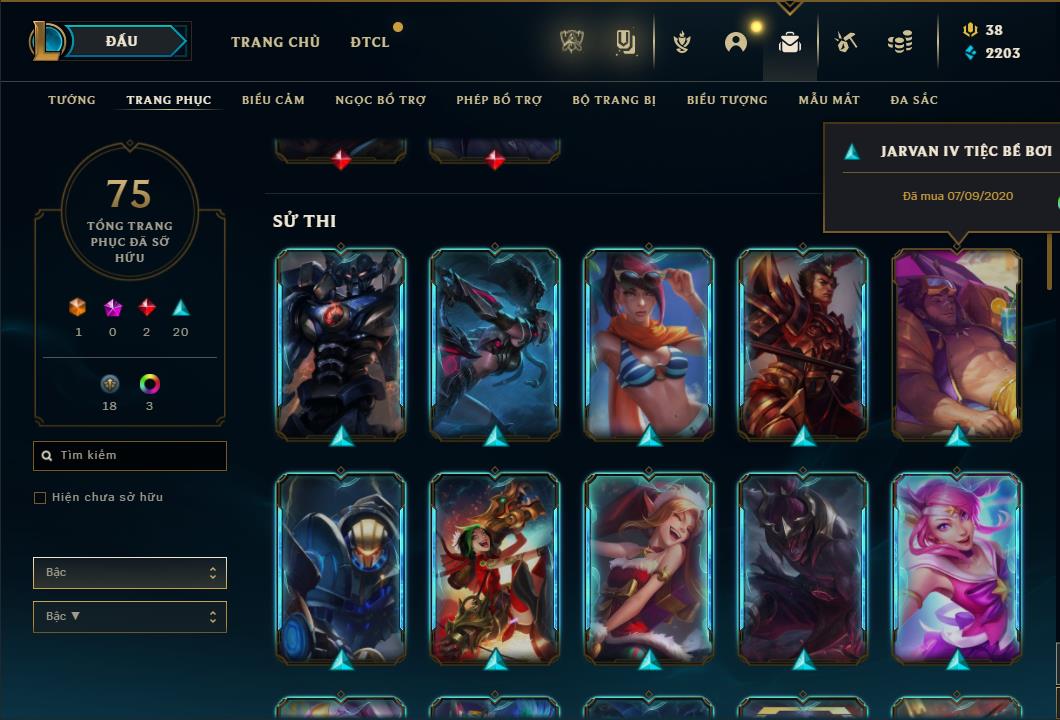Select the BIỂU CẢM tab
The height and width of the screenshot is (720, 1060).
point(273,100)
